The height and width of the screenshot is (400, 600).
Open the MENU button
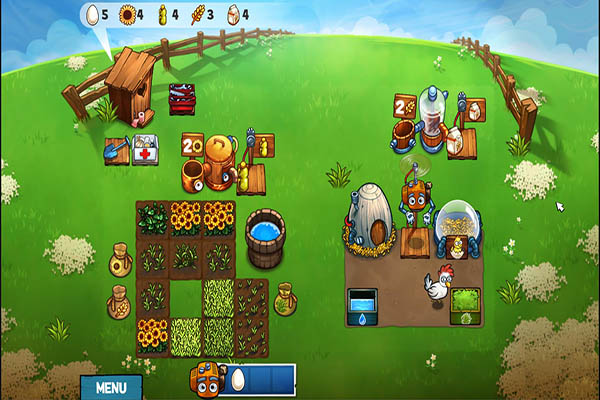(x=110, y=386)
